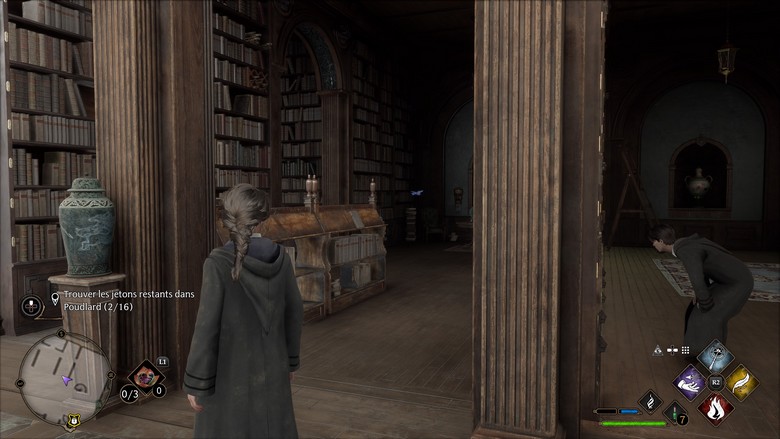The width and height of the screenshot is (780, 439).
Task: Cast the red fire spell
Action: [714, 407]
